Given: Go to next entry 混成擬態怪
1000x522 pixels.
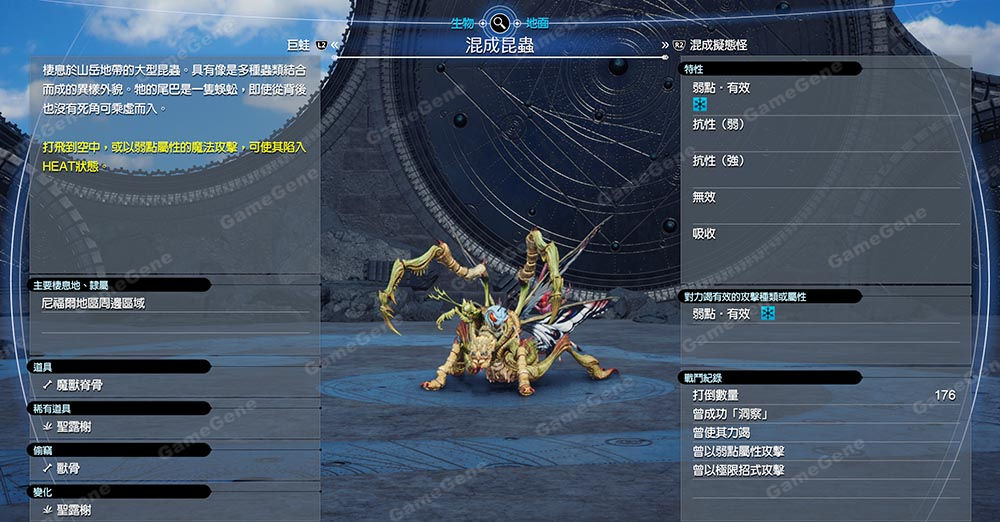Looking at the screenshot, I should [711, 45].
